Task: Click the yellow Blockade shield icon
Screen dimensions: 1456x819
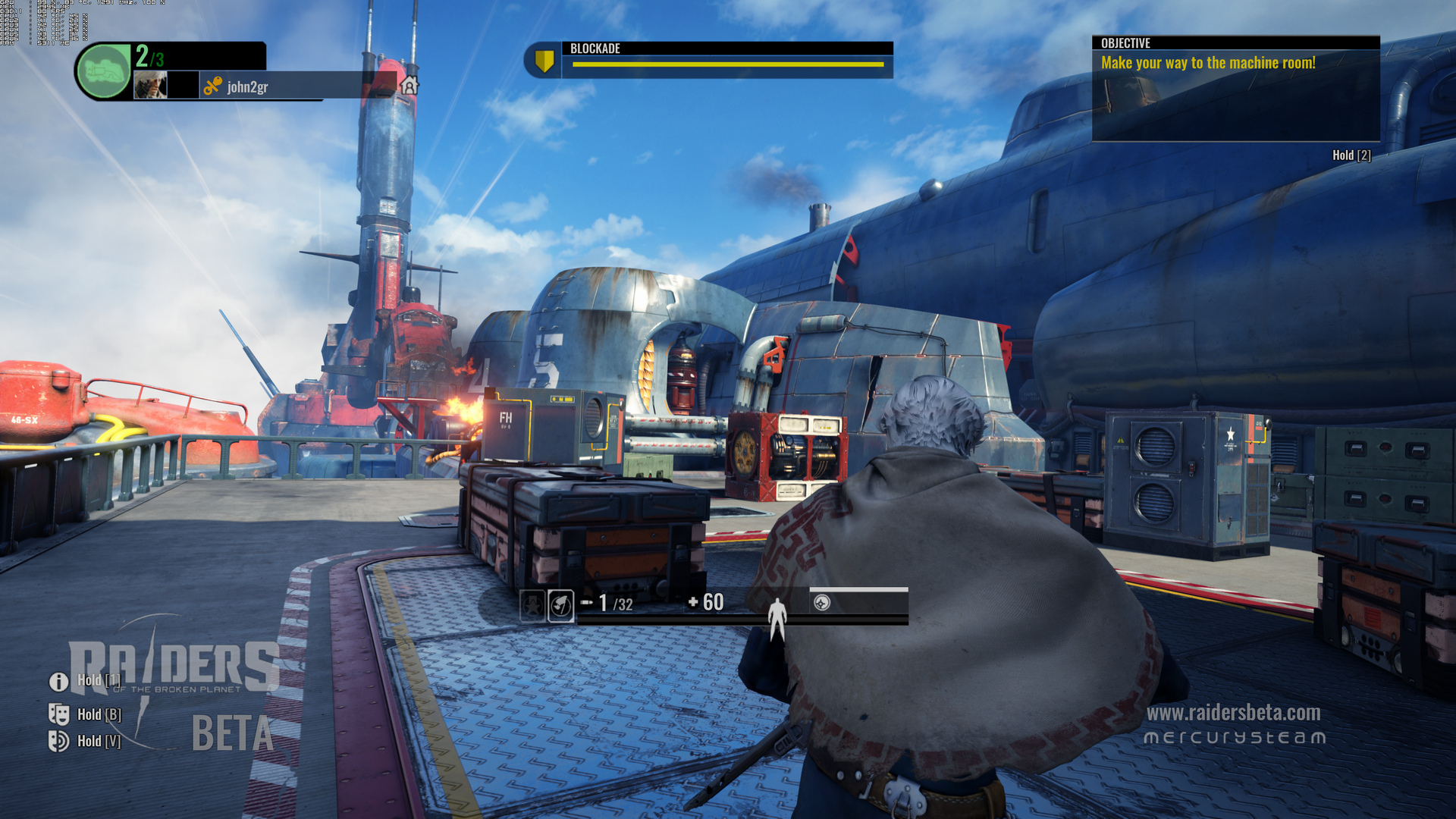Action: click(544, 61)
